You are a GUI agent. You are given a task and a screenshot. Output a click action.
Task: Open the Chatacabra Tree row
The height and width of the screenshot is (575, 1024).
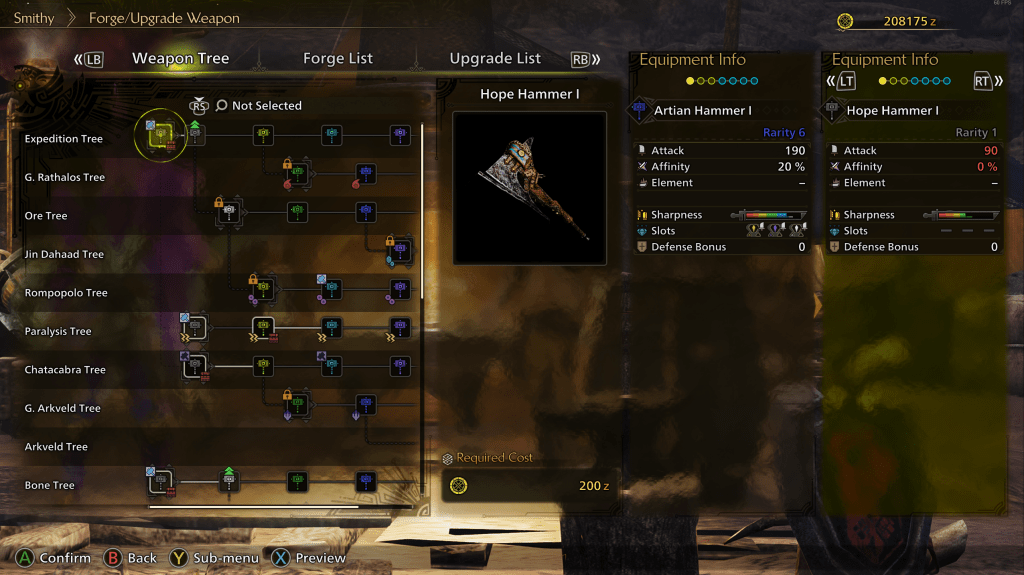(65, 370)
